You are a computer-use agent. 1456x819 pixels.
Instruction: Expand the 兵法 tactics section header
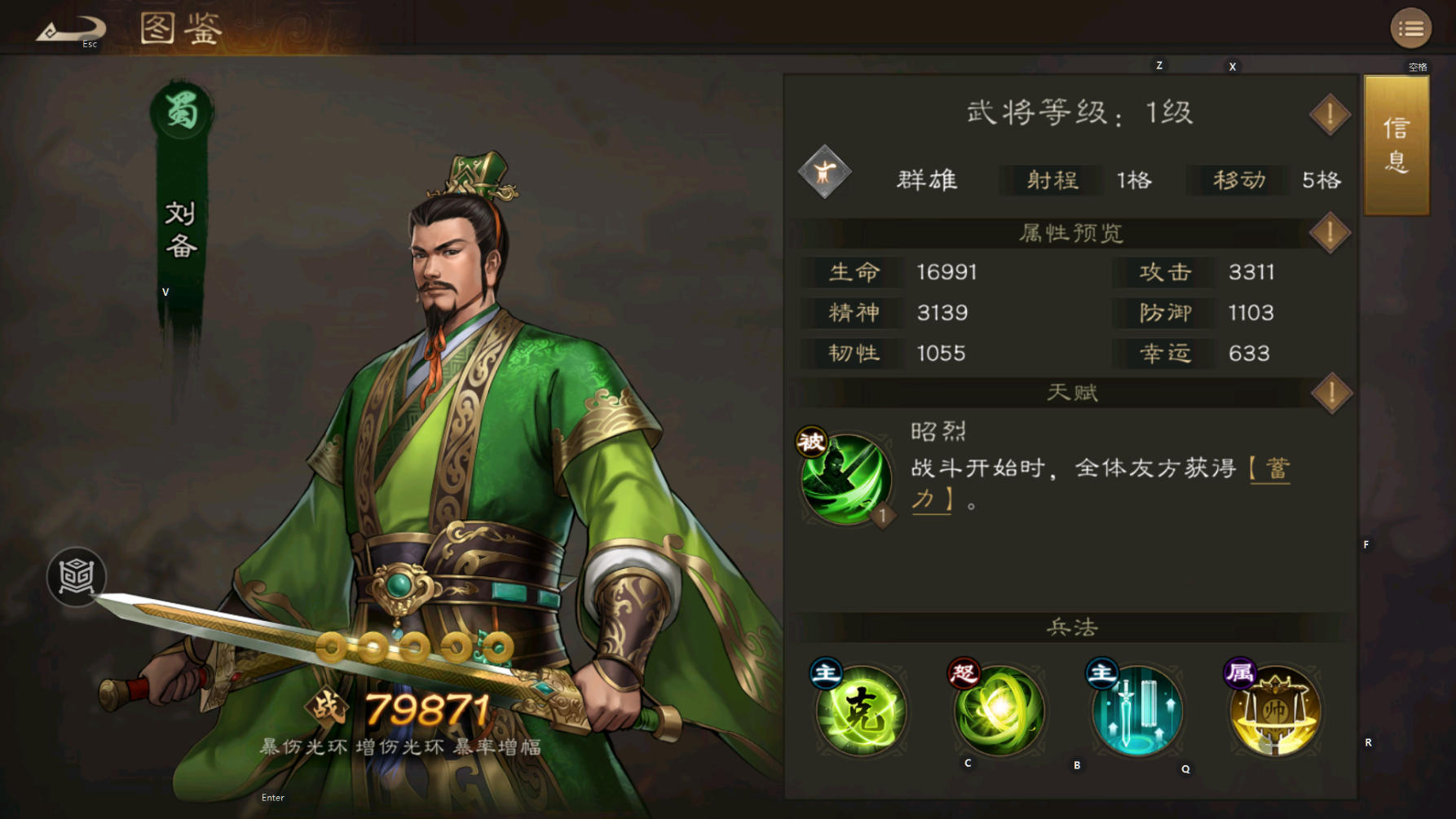(1069, 627)
